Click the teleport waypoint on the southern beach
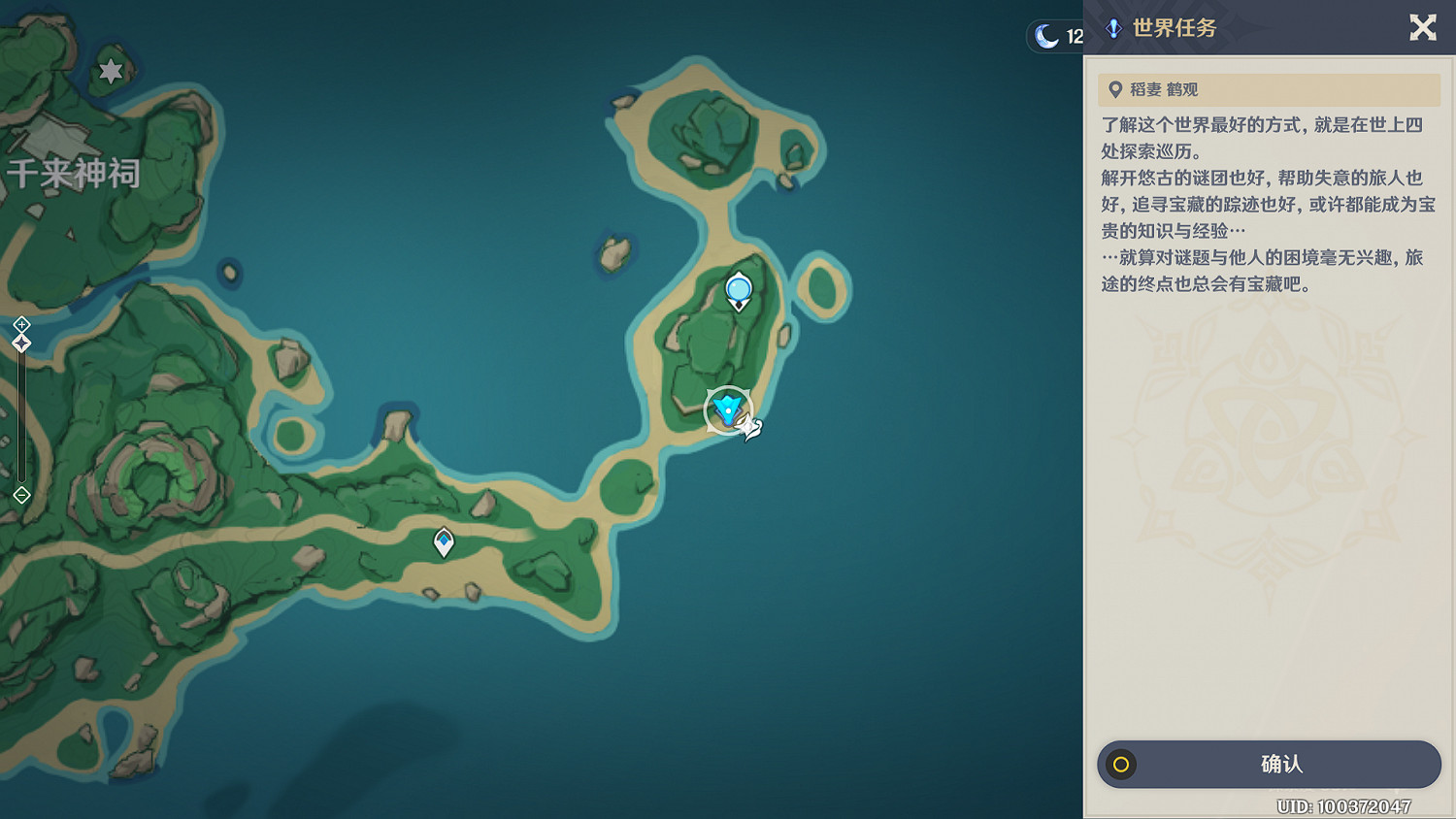Image resolution: width=1456 pixels, height=819 pixels. coord(444,541)
